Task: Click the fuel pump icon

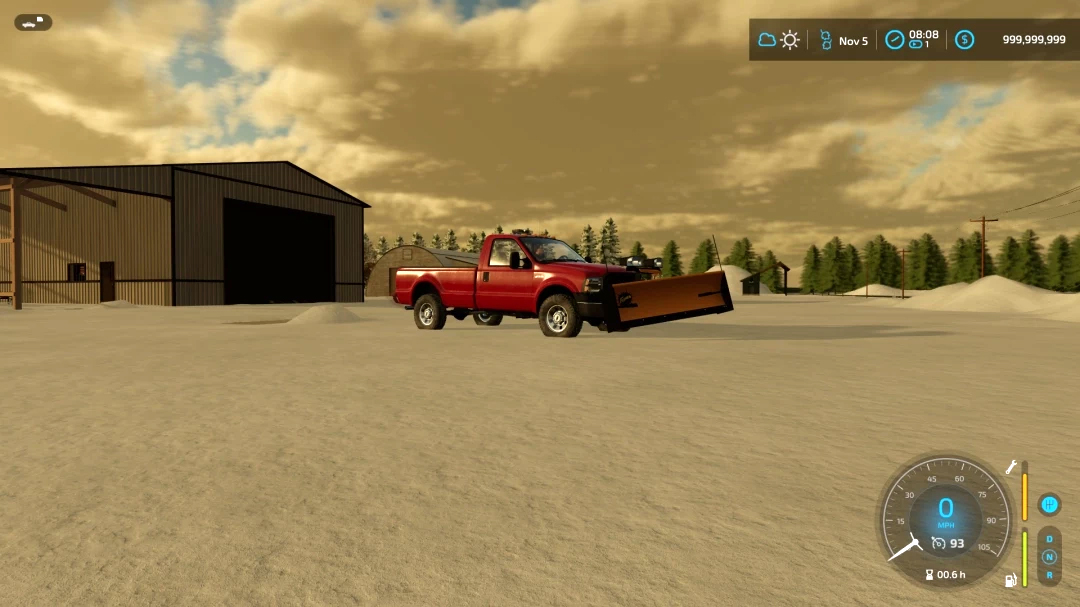Action: click(1011, 579)
